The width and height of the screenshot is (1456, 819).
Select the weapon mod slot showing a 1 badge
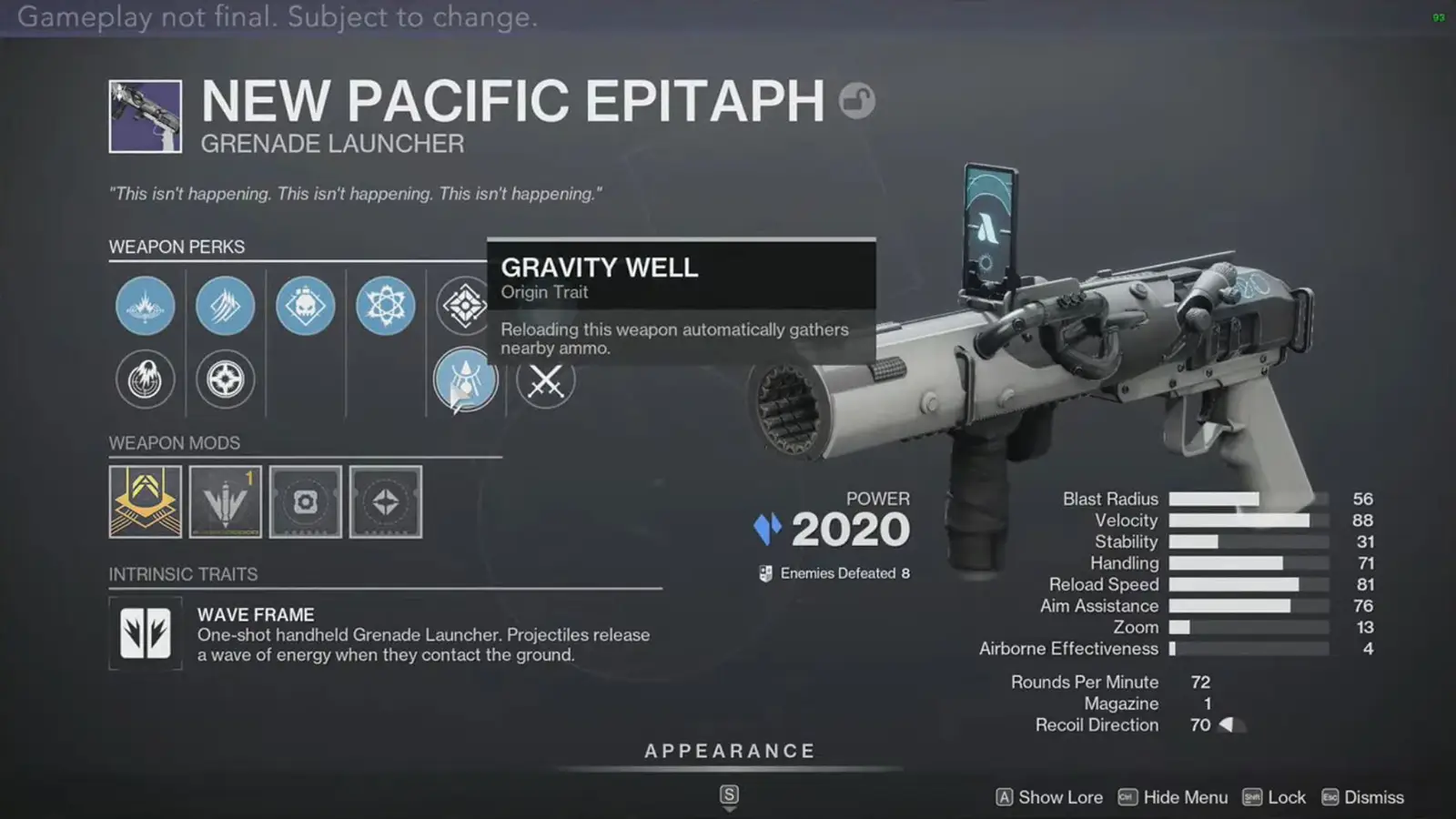[x=225, y=501]
